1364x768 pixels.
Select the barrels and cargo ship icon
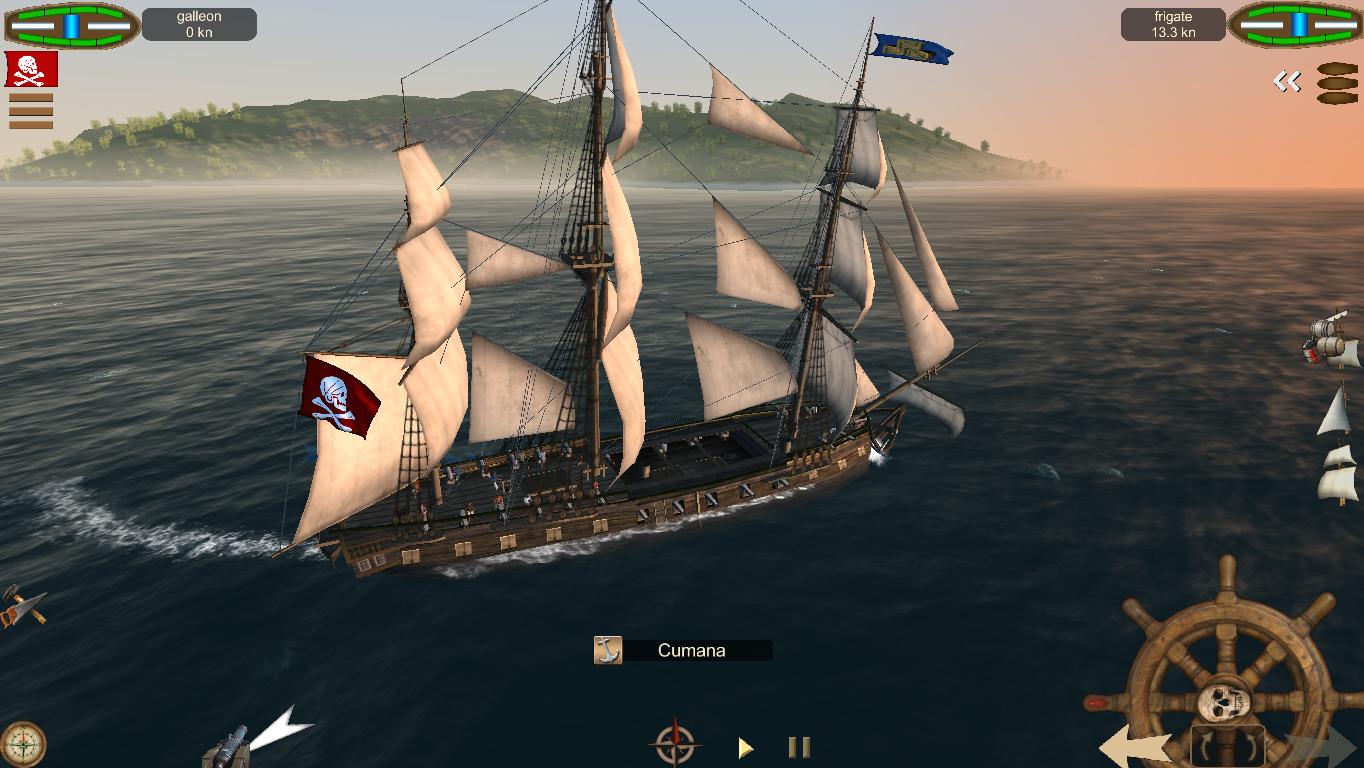click(1331, 341)
